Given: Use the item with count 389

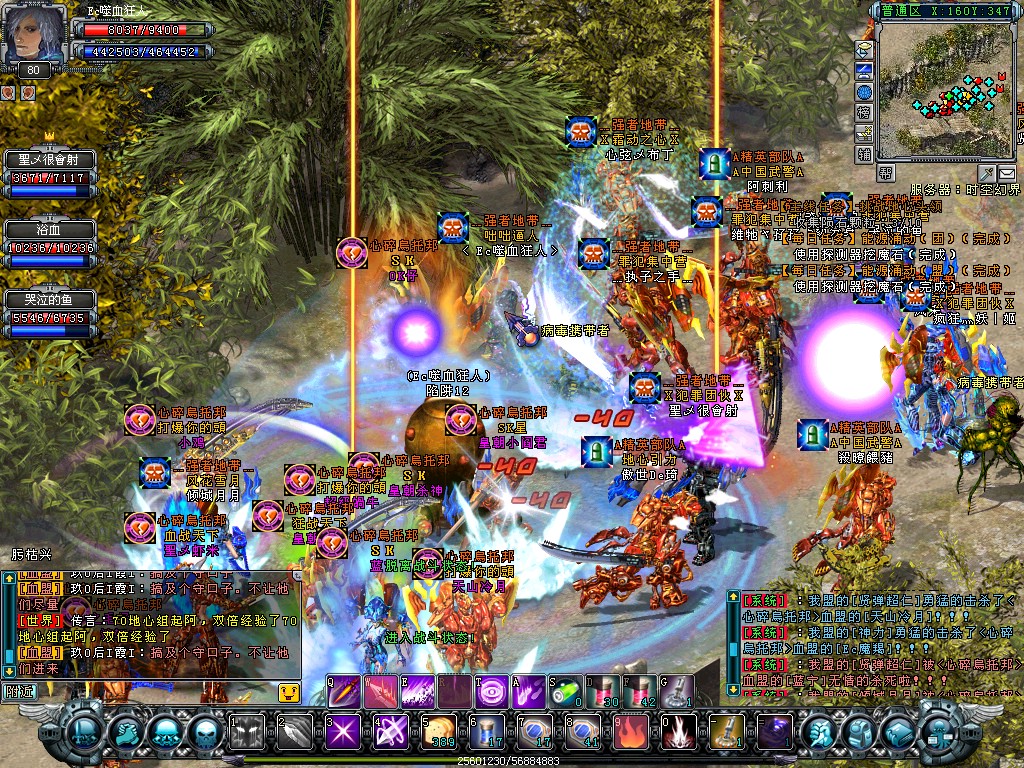Looking at the screenshot, I should [438, 732].
